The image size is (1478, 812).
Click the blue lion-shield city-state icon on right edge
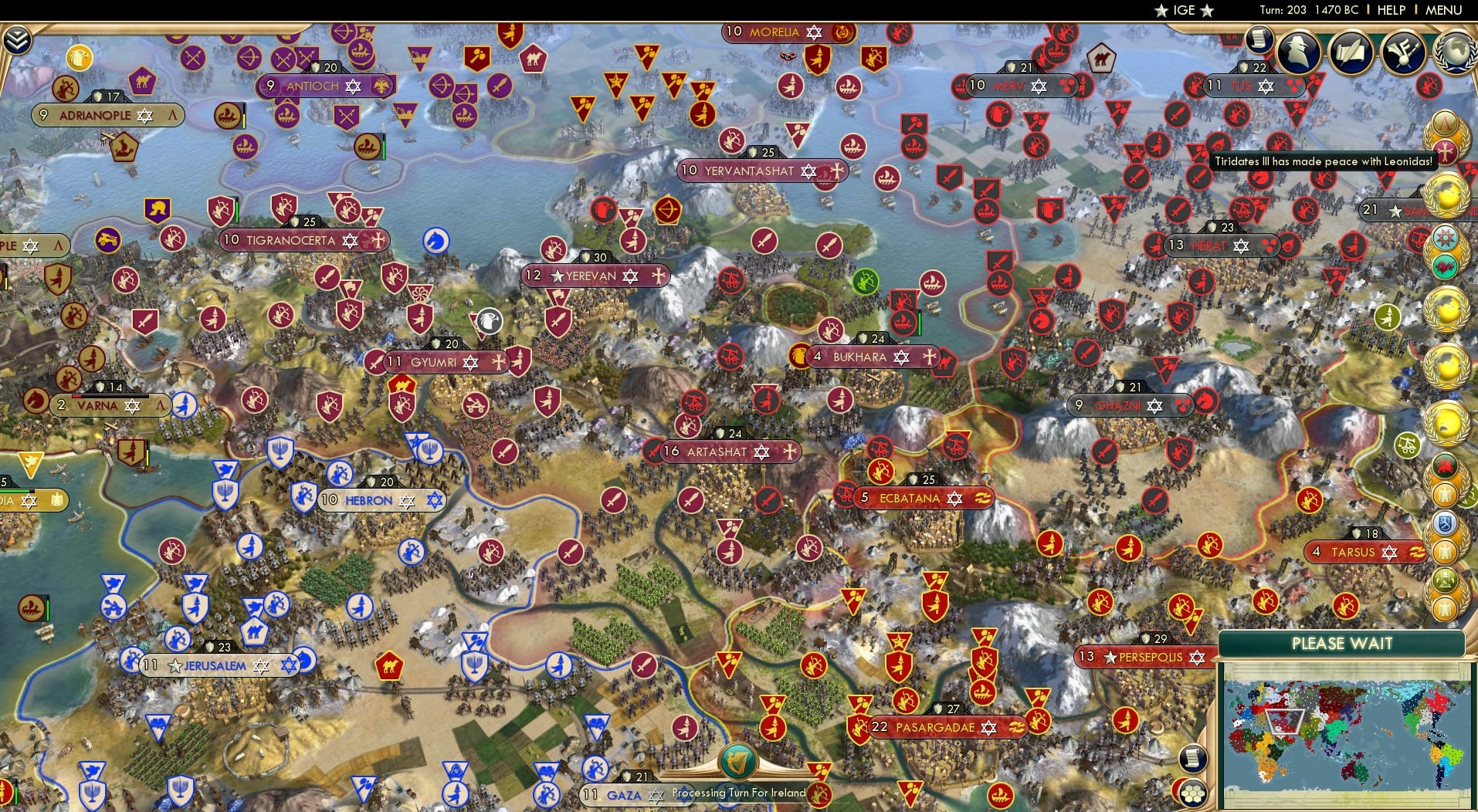tap(1445, 522)
